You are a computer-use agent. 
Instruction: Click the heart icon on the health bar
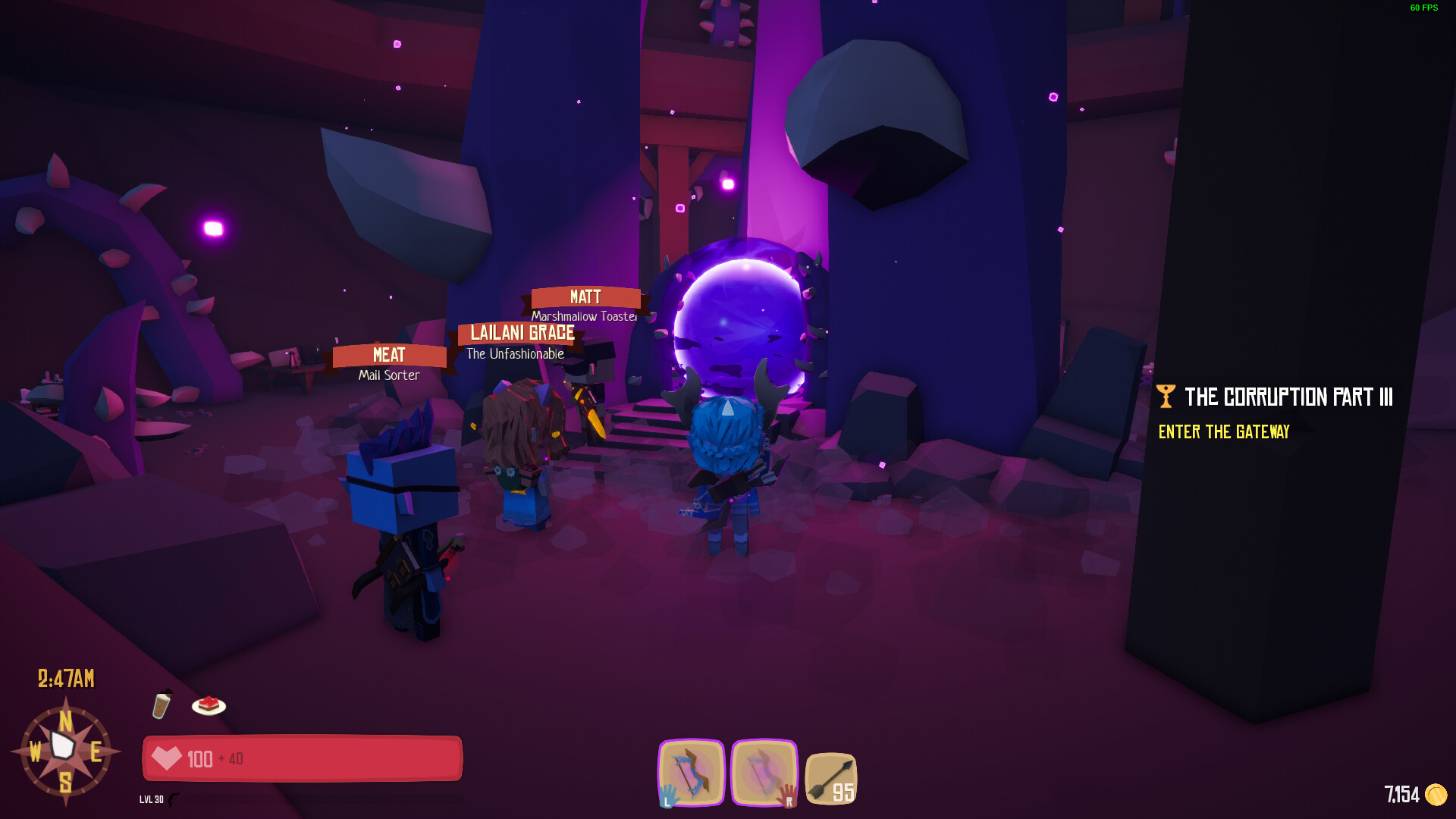(168, 758)
